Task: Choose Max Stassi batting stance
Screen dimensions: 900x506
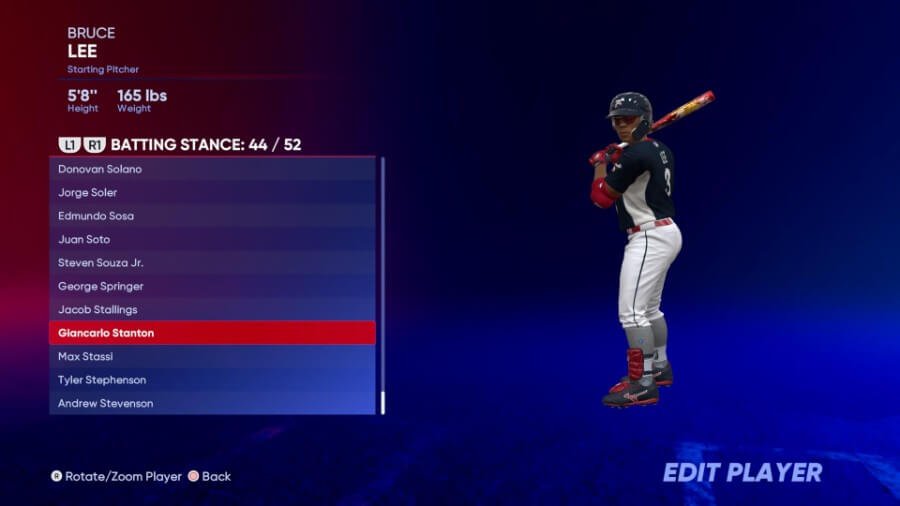Action: tap(212, 357)
